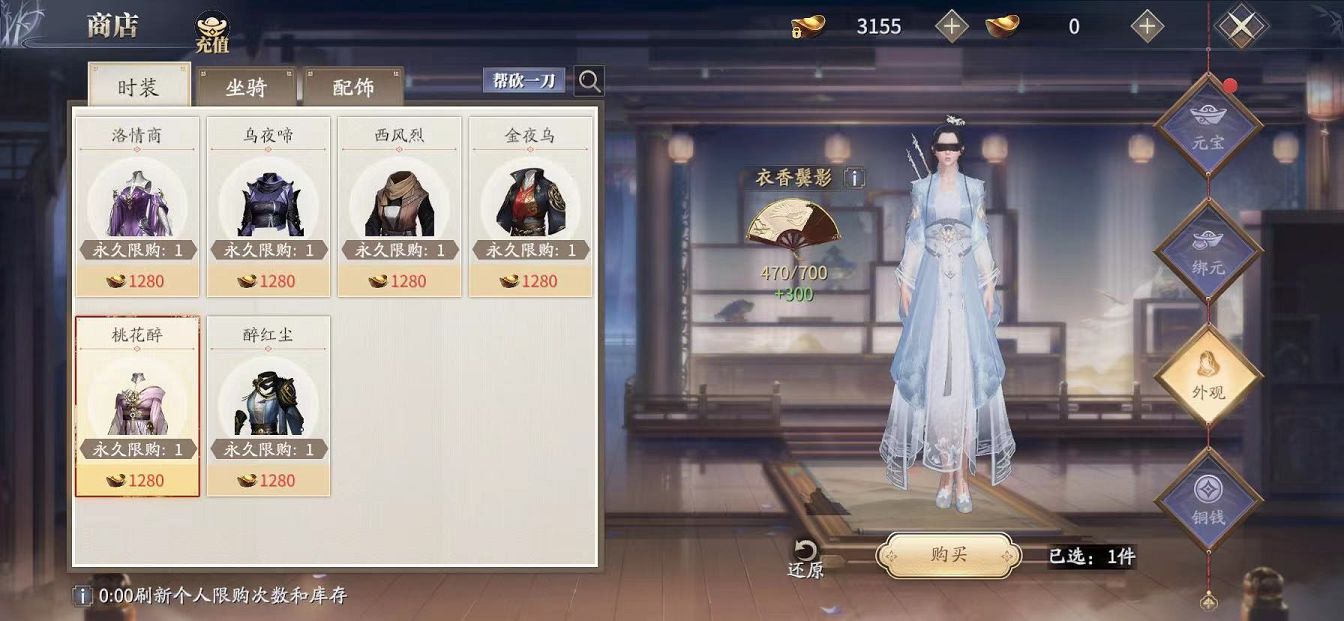Open the 元宝 shop category
The width and height of the screenshot is (1344, 621).
click(1208, 129)
